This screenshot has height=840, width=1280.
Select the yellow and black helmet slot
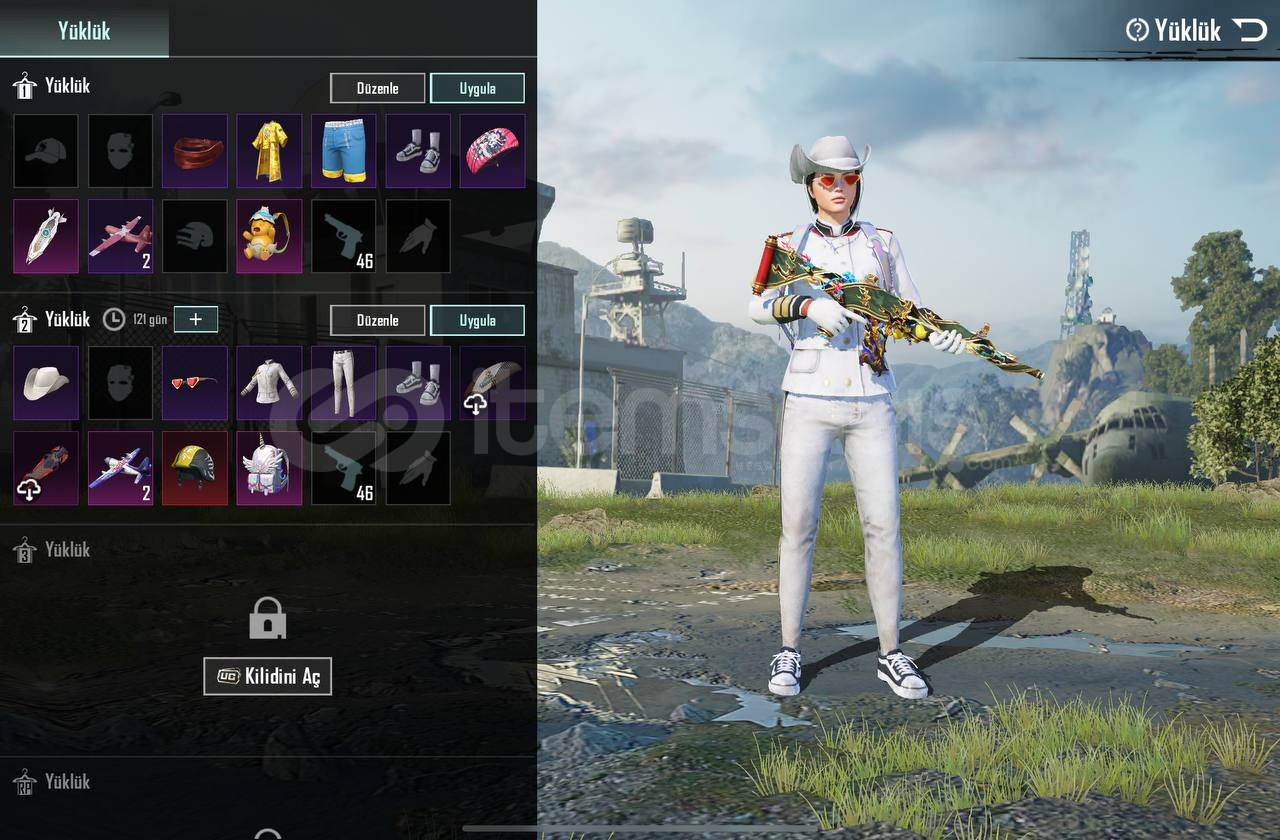tap(195, 468)
